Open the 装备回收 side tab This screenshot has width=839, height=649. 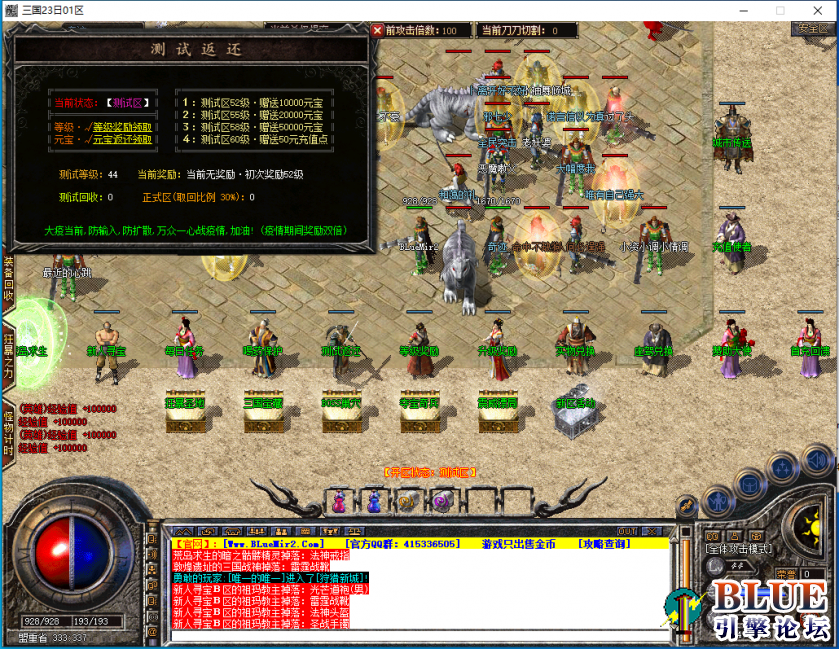point(8,280)
